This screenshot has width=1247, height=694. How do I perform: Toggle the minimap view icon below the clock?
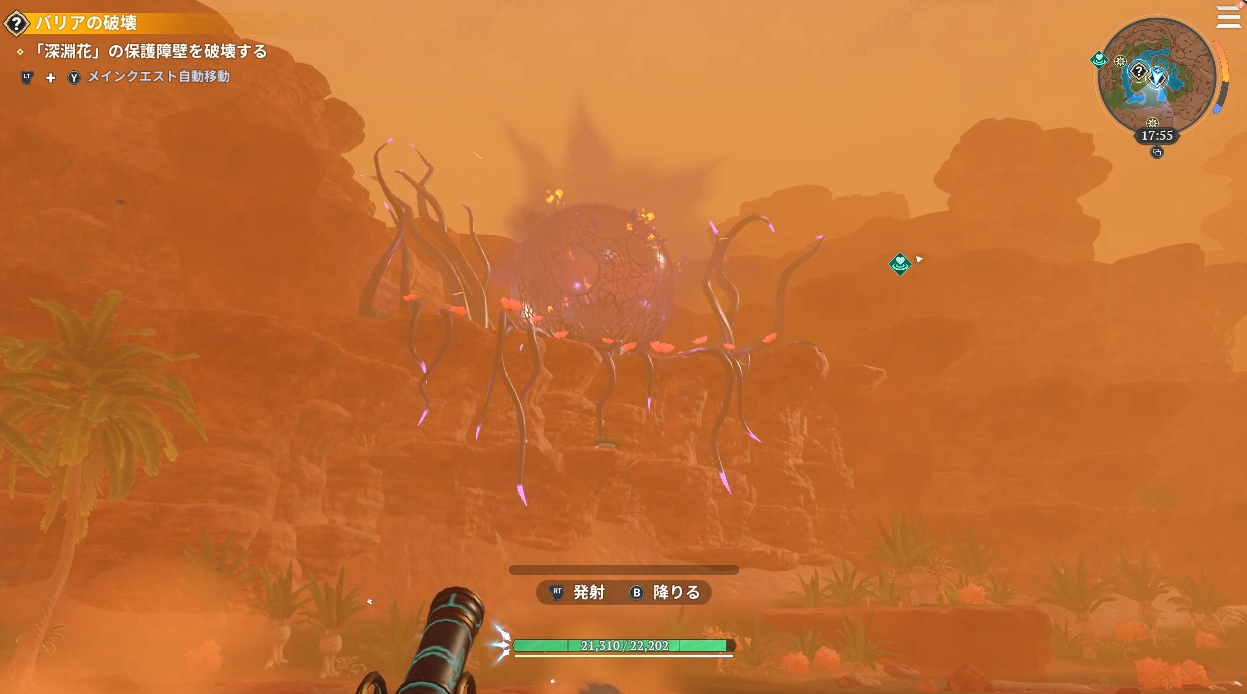click(1157, 152)
